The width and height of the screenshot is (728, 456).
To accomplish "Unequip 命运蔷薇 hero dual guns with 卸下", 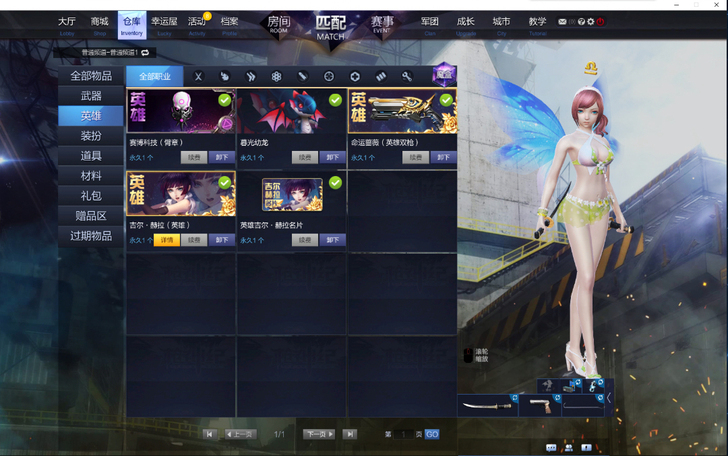I will pos(443,157).
